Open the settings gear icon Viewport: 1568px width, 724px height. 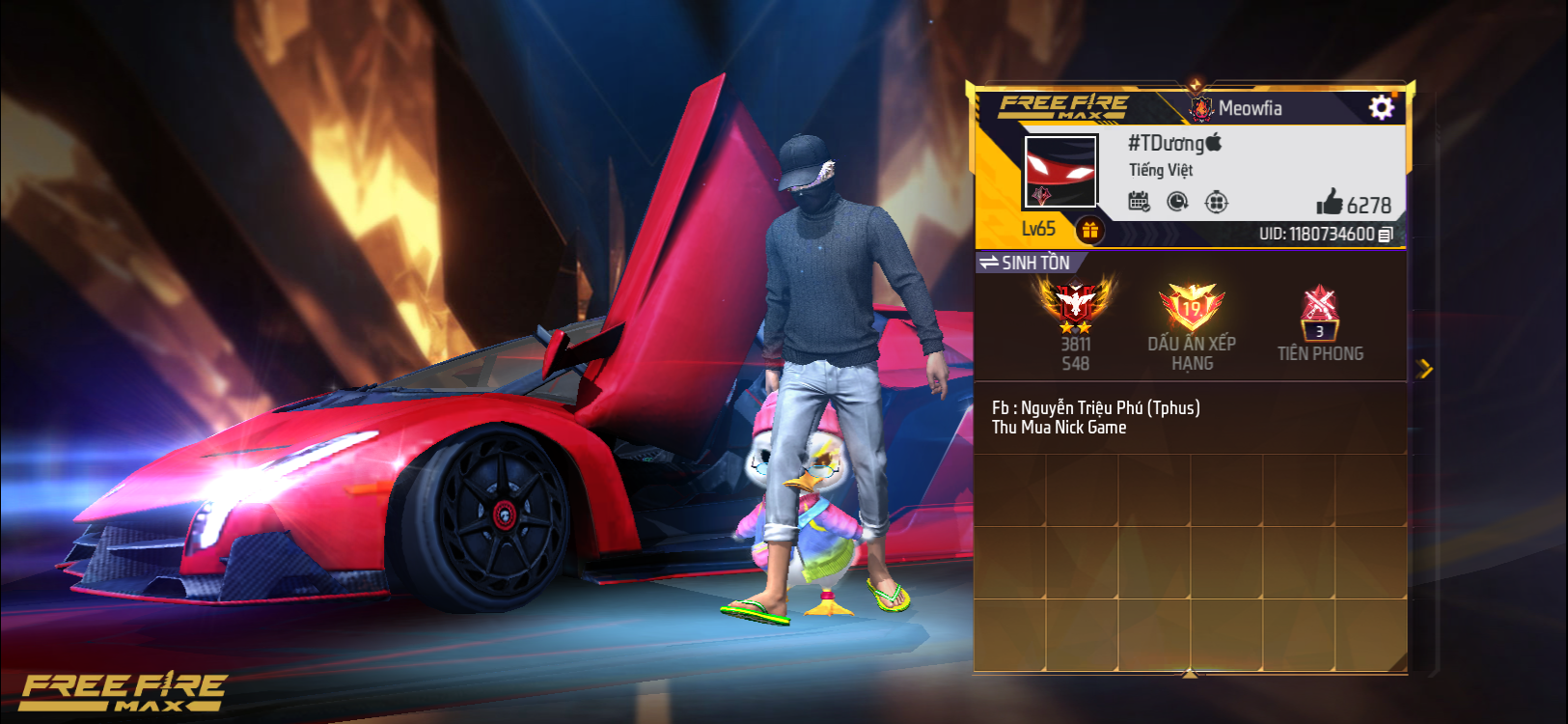coord(1382,107)
